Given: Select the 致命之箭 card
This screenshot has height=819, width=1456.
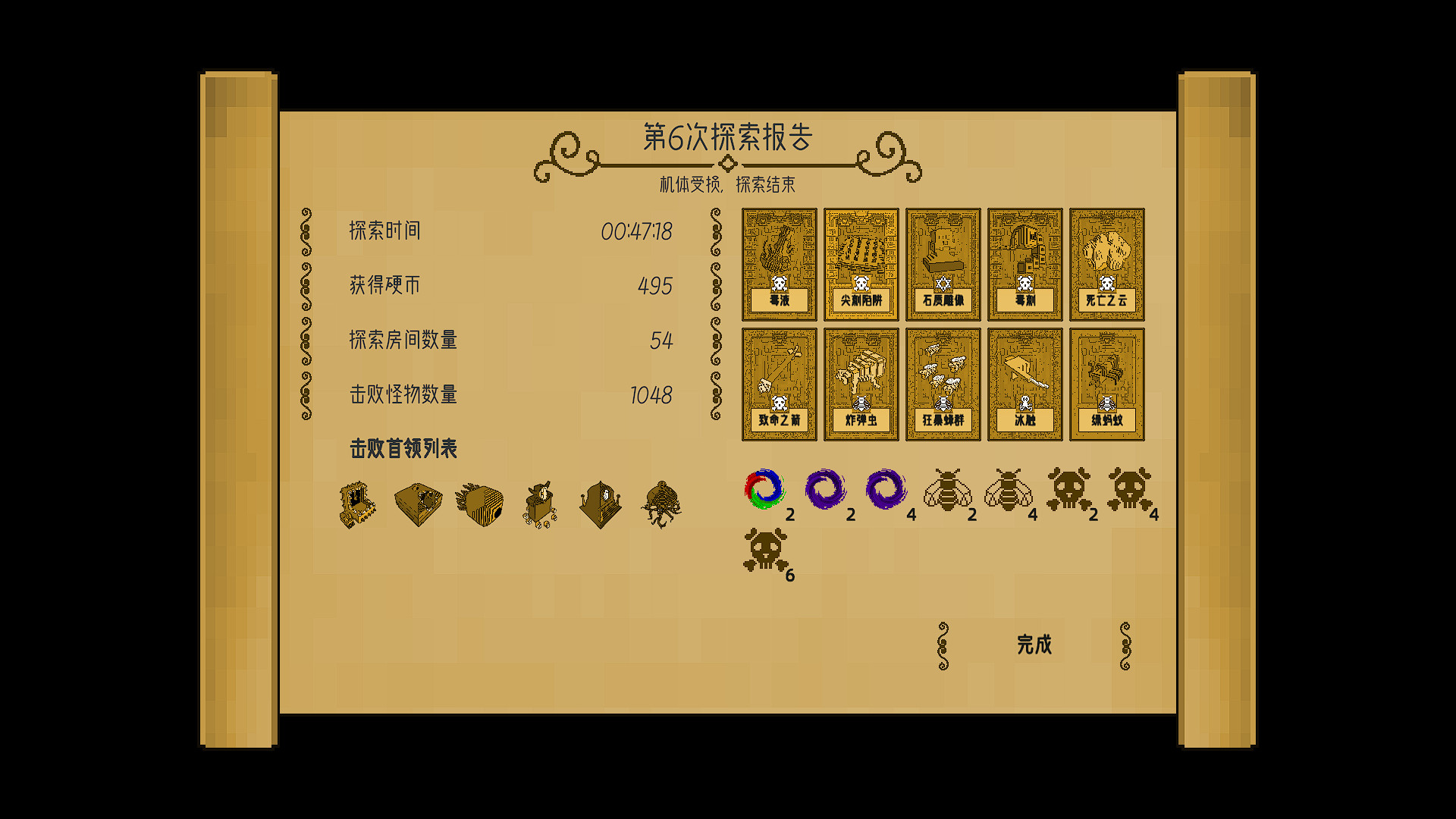Looking at the screenshot, I should 779,383.
